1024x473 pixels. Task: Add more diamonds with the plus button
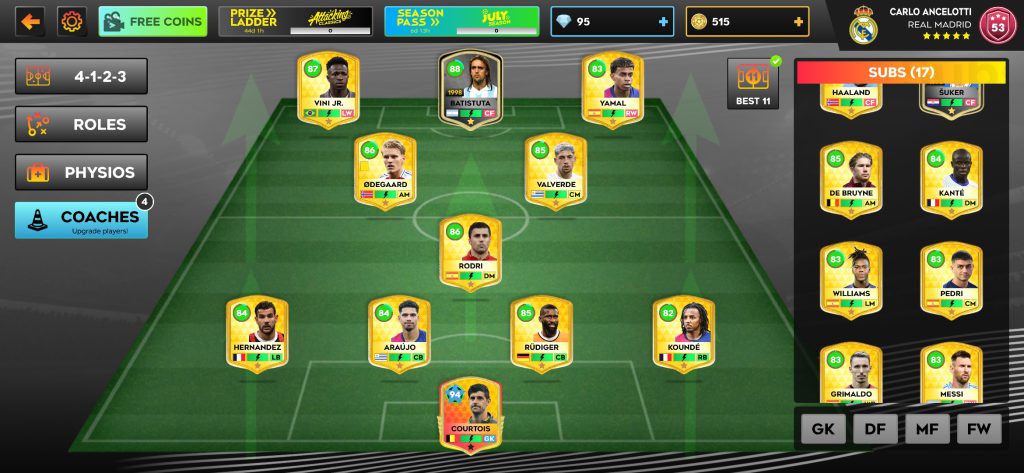pos(663,22)
